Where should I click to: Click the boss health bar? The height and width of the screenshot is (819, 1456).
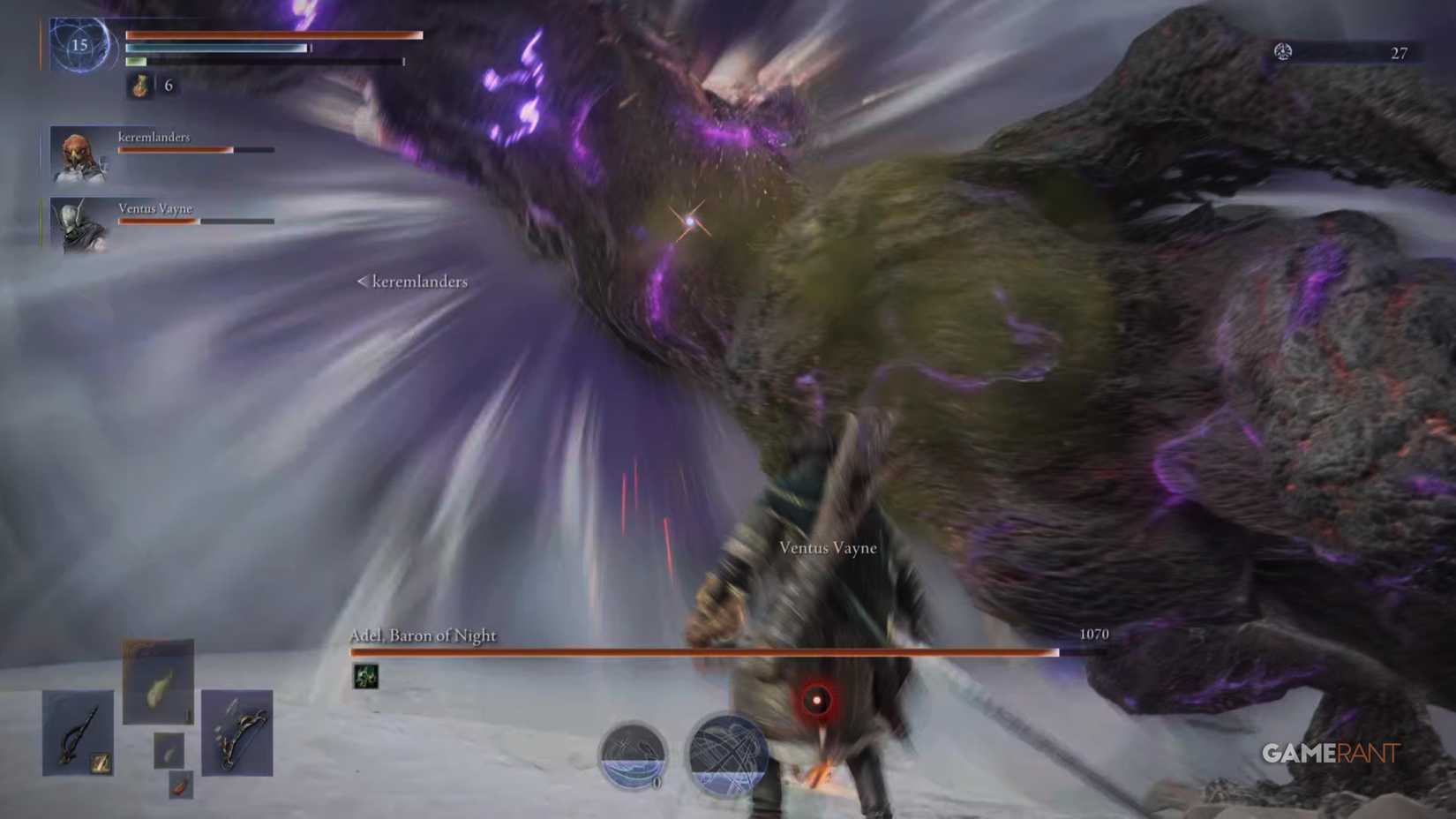(x=704, y=653)
